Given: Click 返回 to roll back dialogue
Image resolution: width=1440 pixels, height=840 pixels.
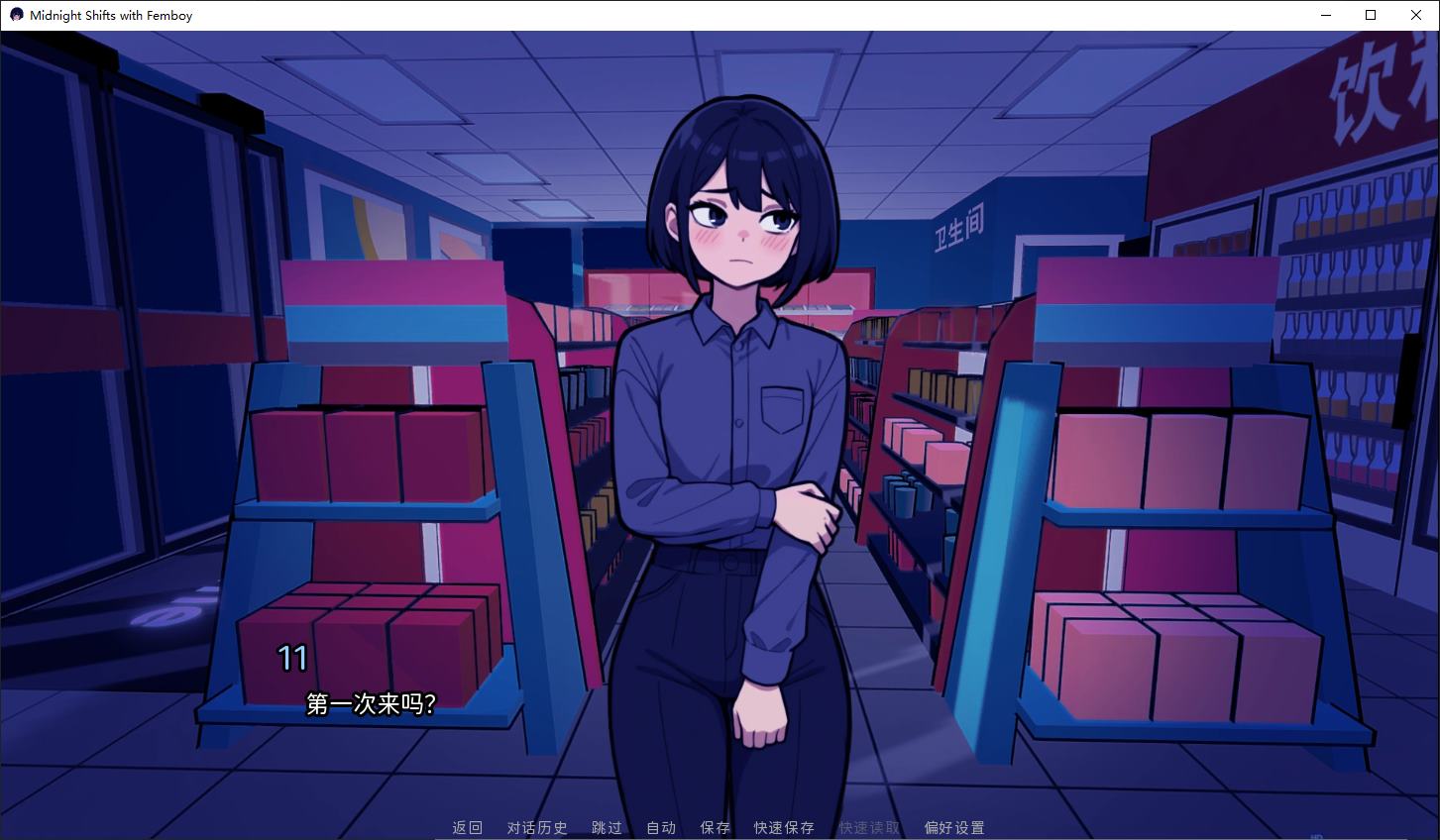Looking at the screenshot, I should (466, 827).
